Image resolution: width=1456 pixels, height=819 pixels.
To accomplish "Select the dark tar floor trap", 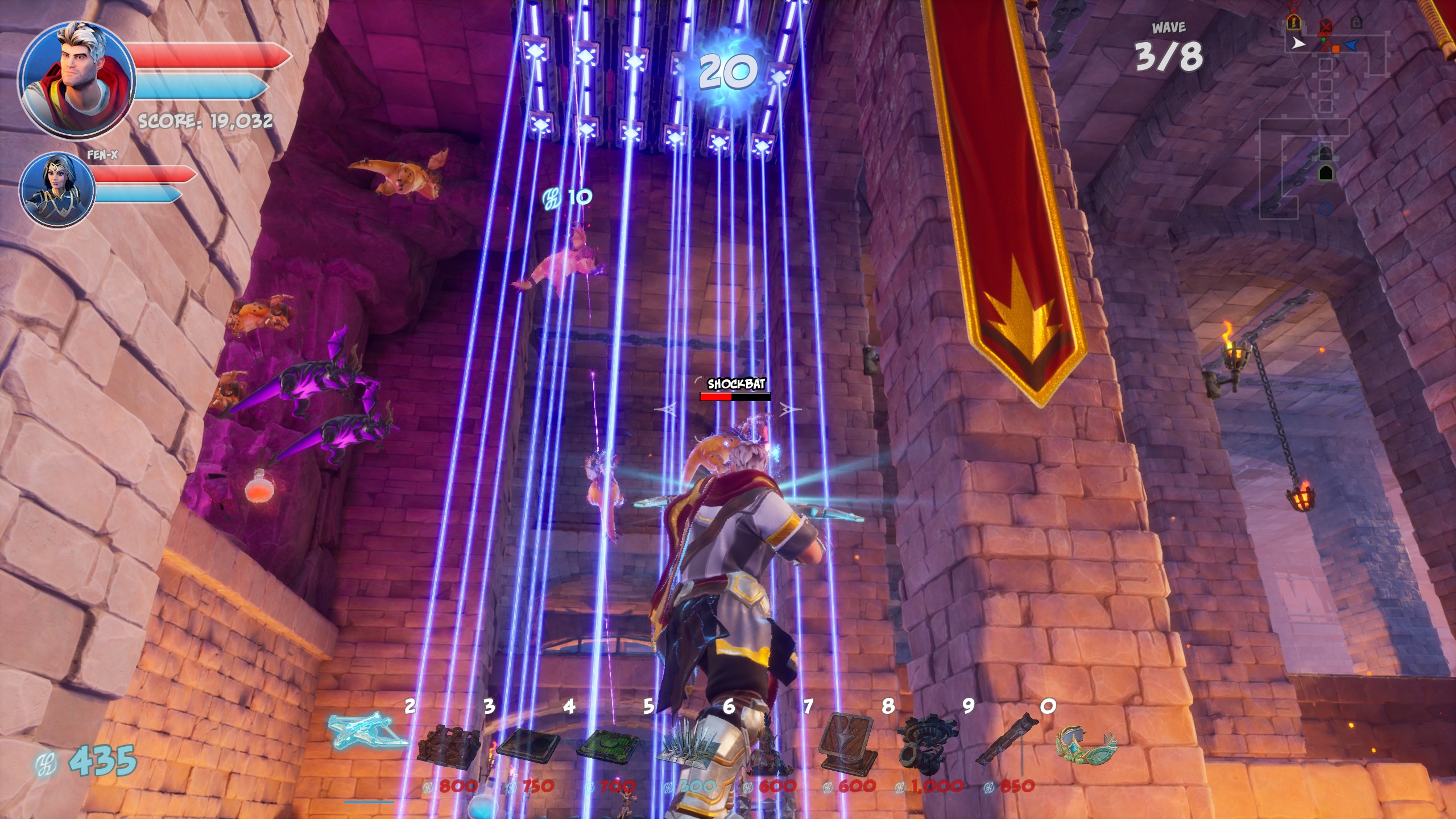I will (528, 743).
